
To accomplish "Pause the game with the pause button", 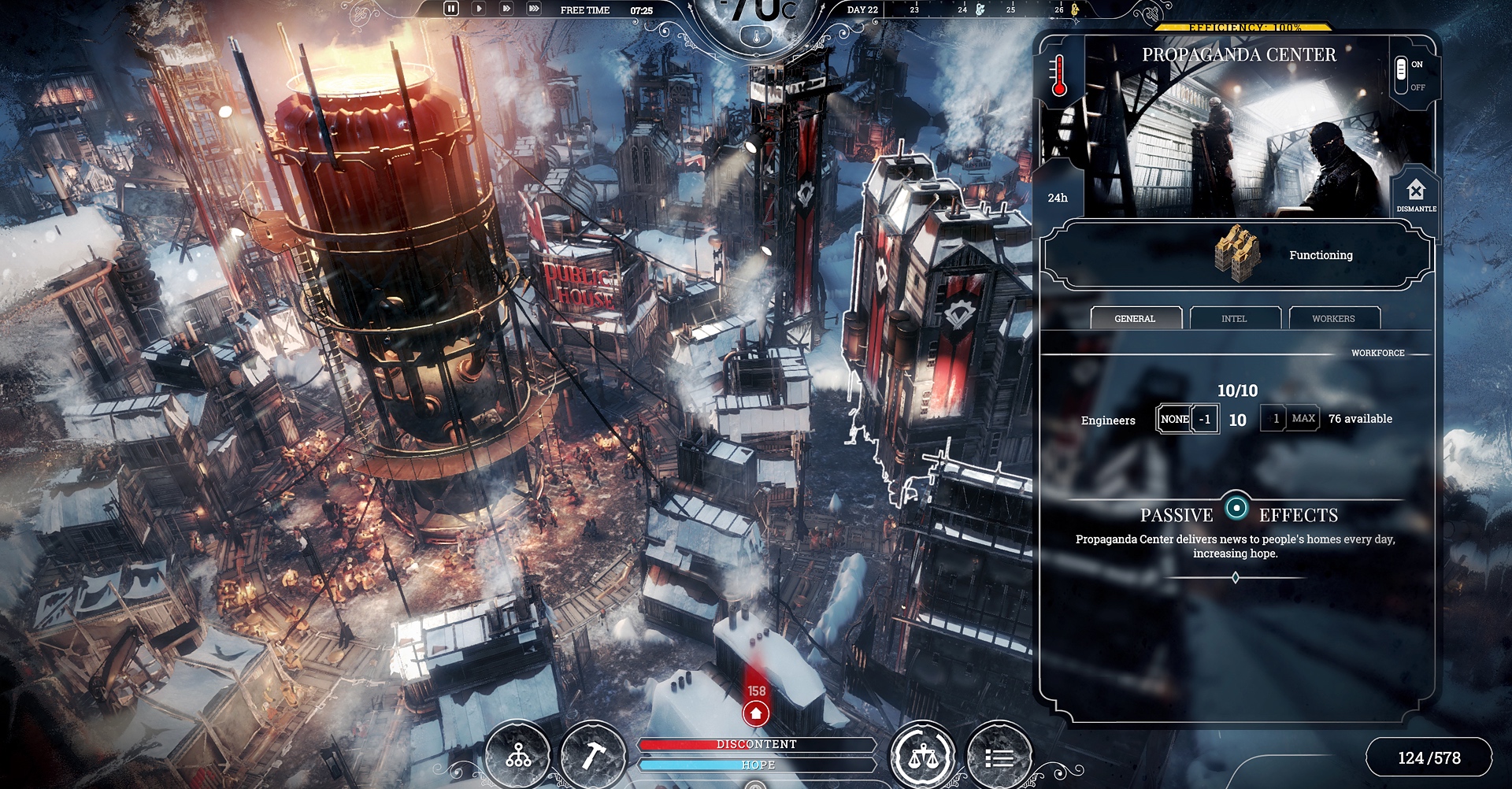I will [451, 9].
